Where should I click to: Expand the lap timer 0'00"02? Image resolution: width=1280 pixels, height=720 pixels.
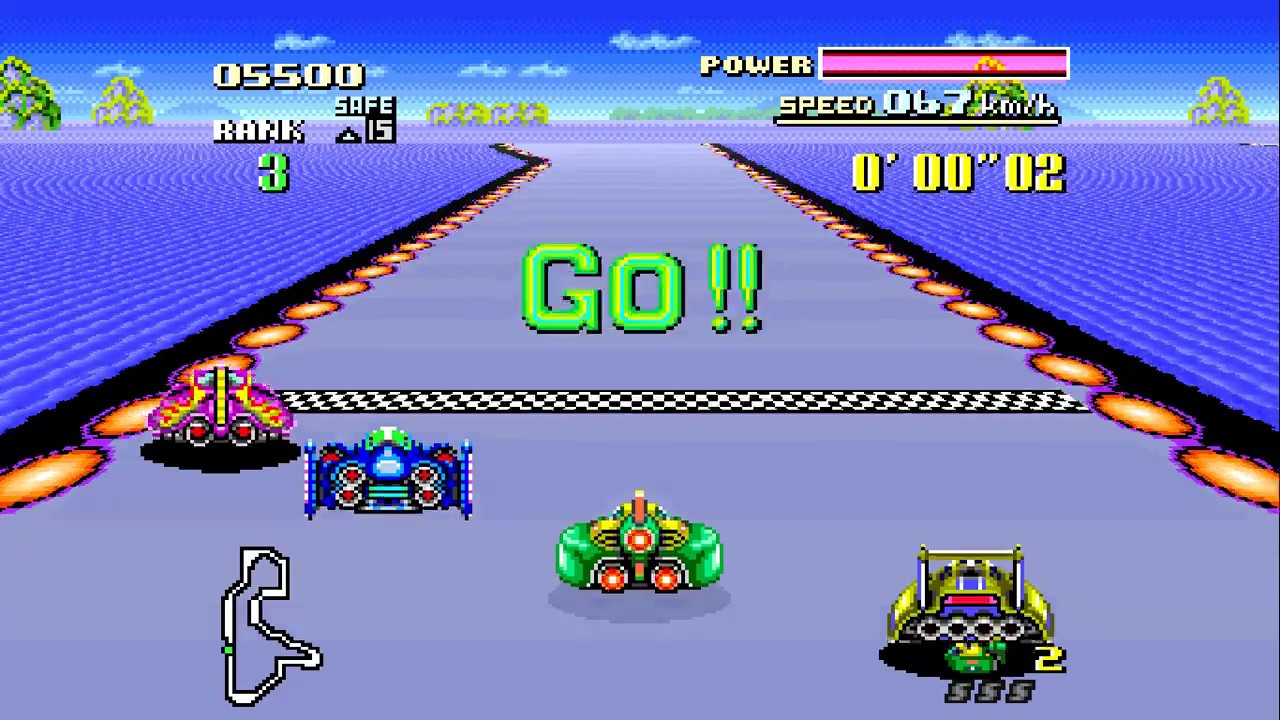coord(958,173)
